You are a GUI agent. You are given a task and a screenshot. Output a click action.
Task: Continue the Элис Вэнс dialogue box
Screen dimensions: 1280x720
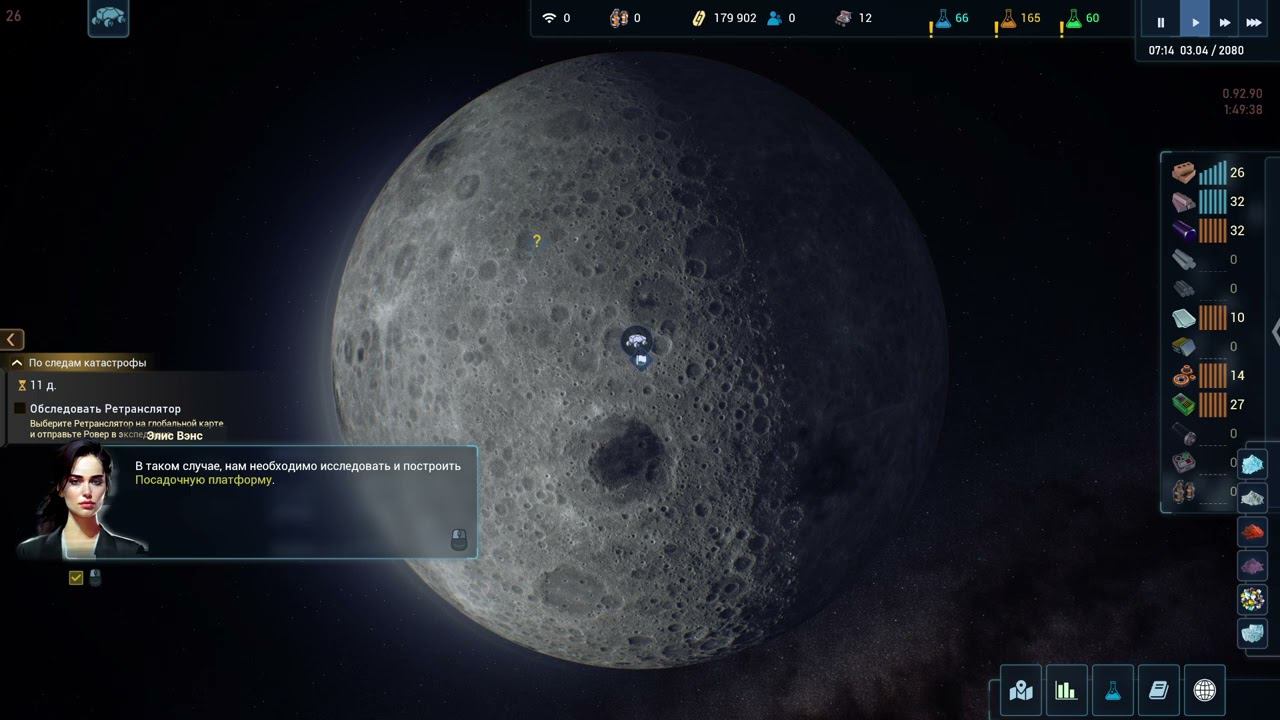click(459, 539)
